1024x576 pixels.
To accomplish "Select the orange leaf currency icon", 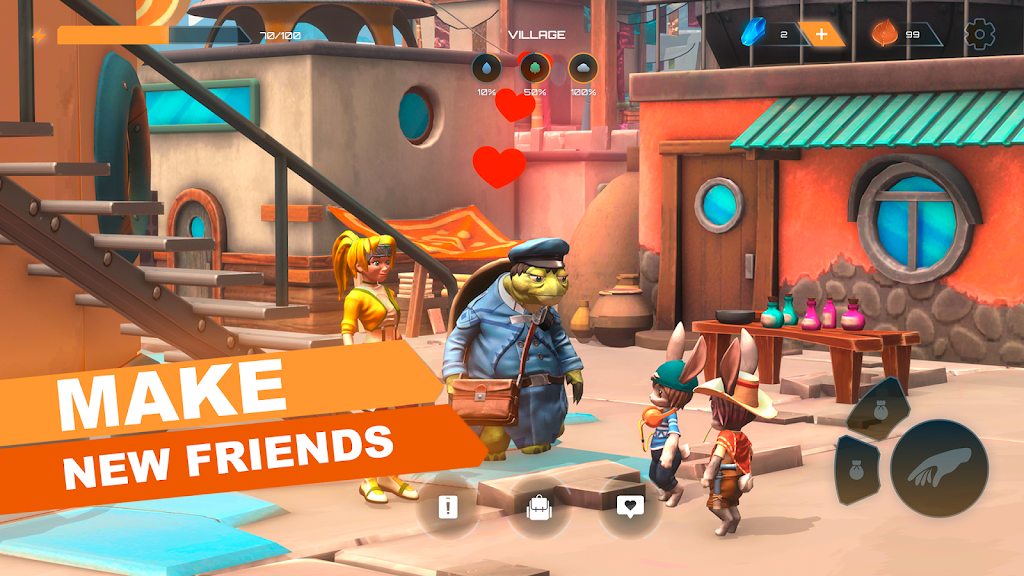I will pyautogui.click(x=884, y=35).
